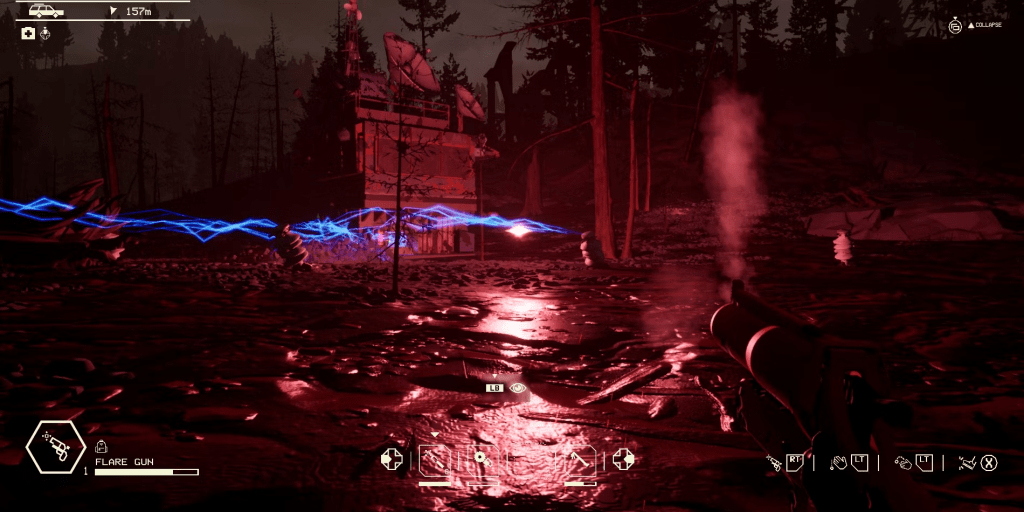Click the station wagon car tracker icon
This screenshot has width=1024, height=512.
pyautogui.click(x=46, y=11)
